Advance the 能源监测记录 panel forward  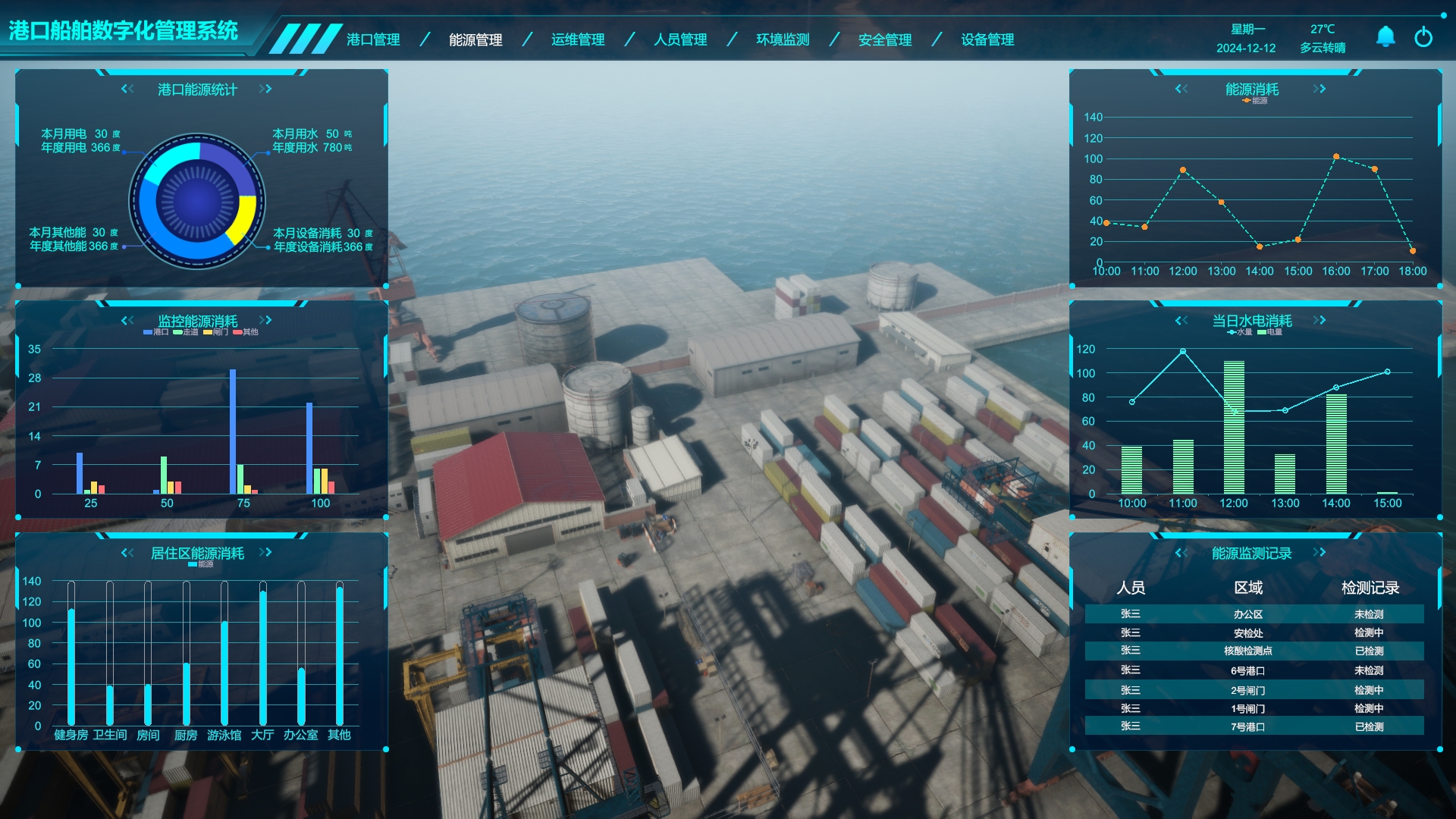point(1319,552)
